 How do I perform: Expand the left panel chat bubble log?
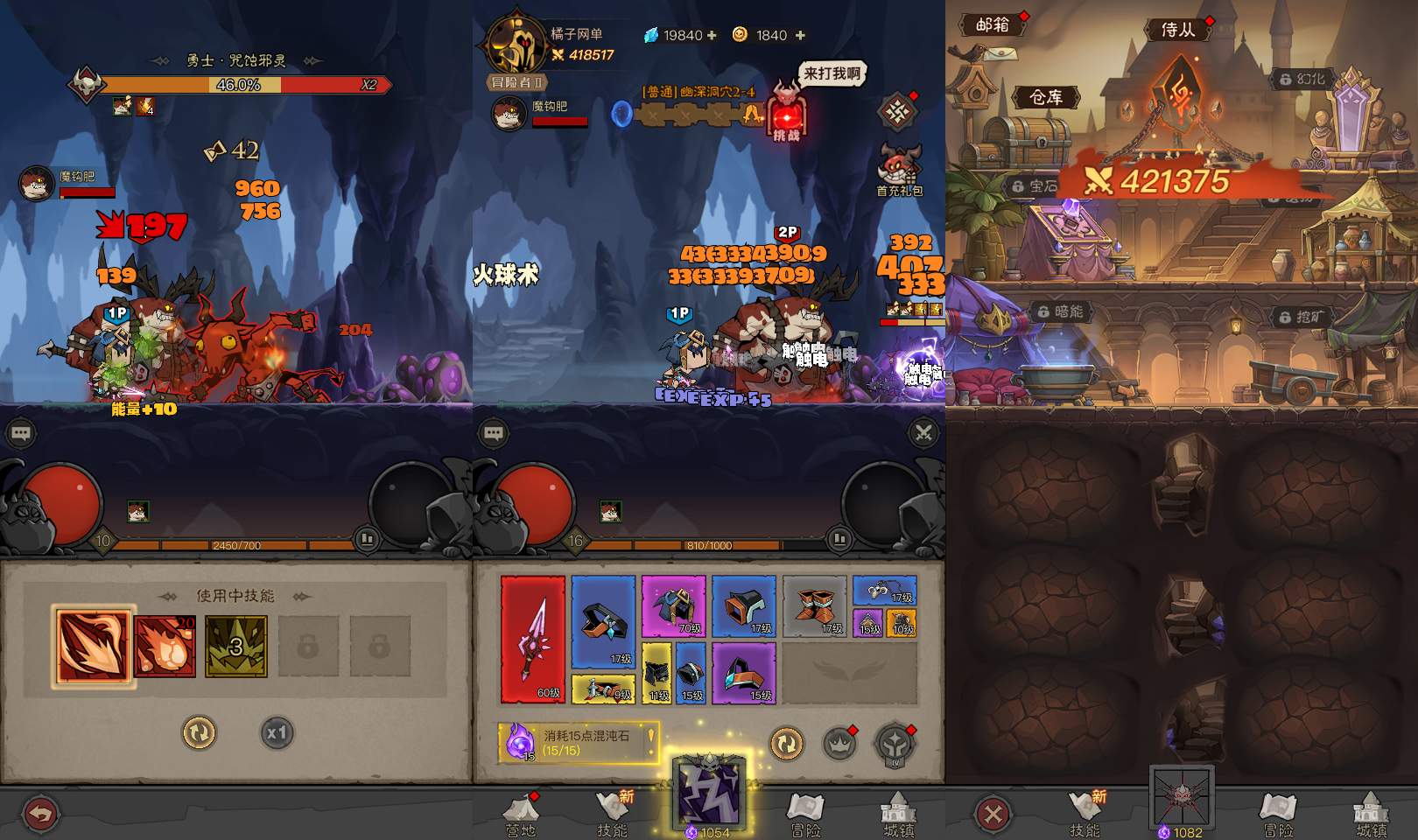19,433
